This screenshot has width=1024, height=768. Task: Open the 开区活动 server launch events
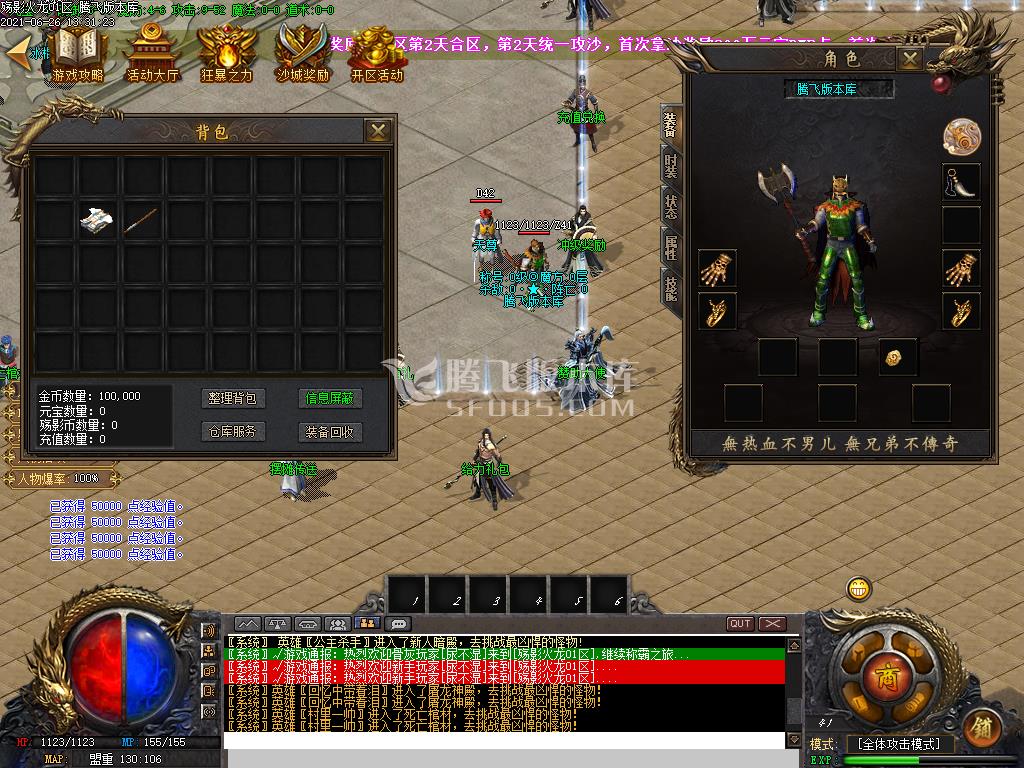(377, 54)
